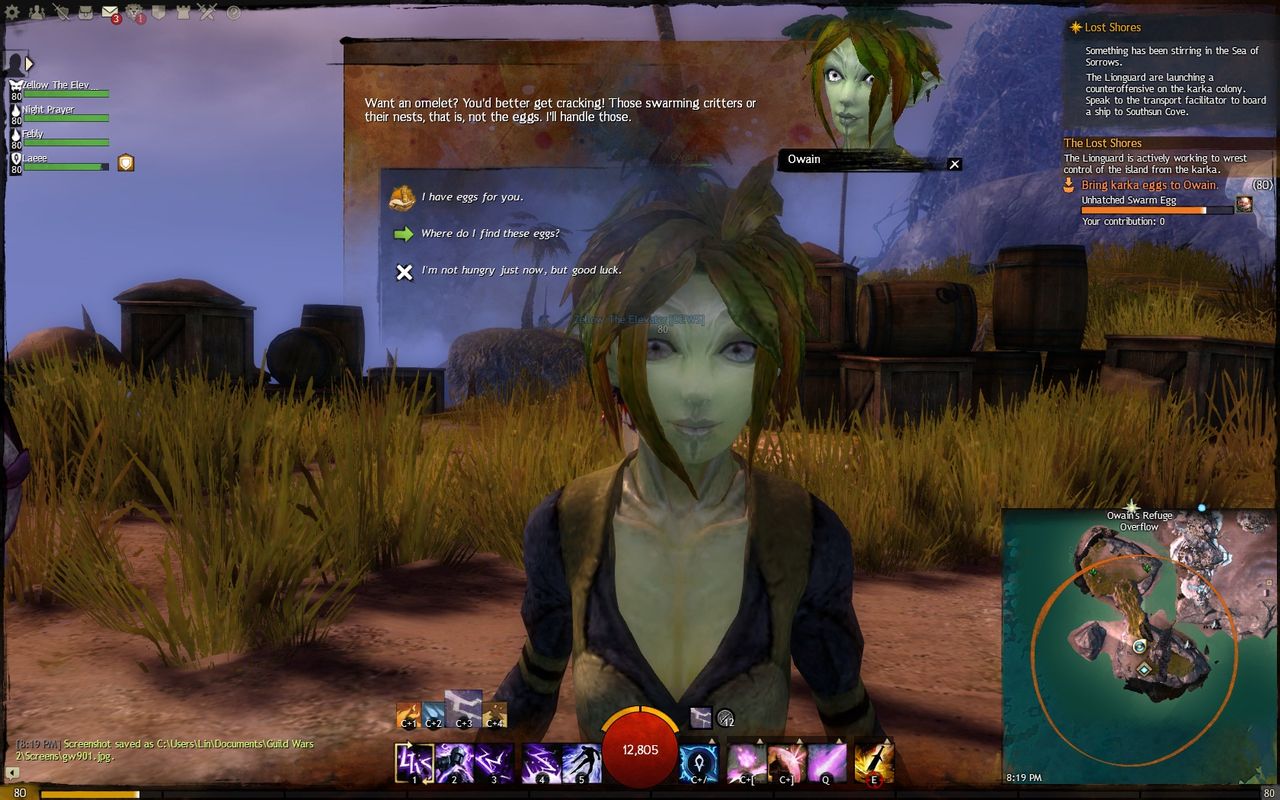Open the help question mark icon

[233, 13]
